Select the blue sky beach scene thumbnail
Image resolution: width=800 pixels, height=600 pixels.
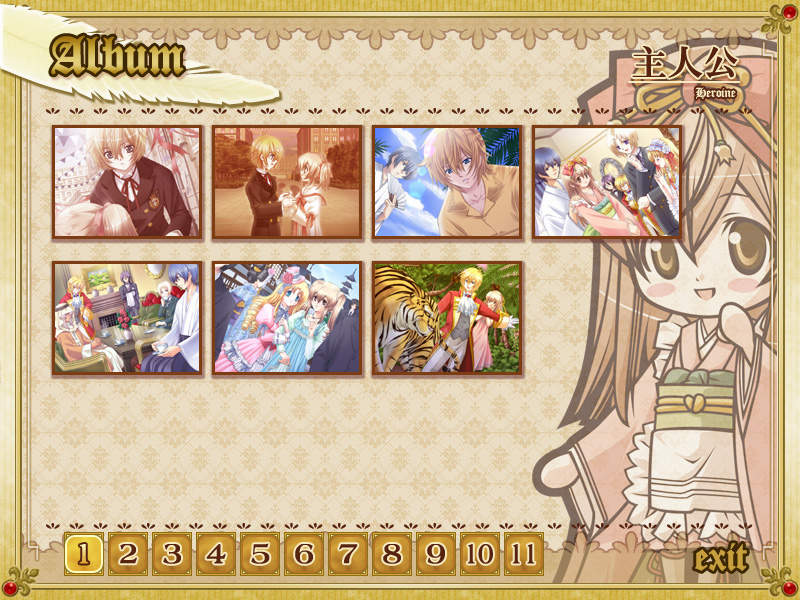coord(447,182)
